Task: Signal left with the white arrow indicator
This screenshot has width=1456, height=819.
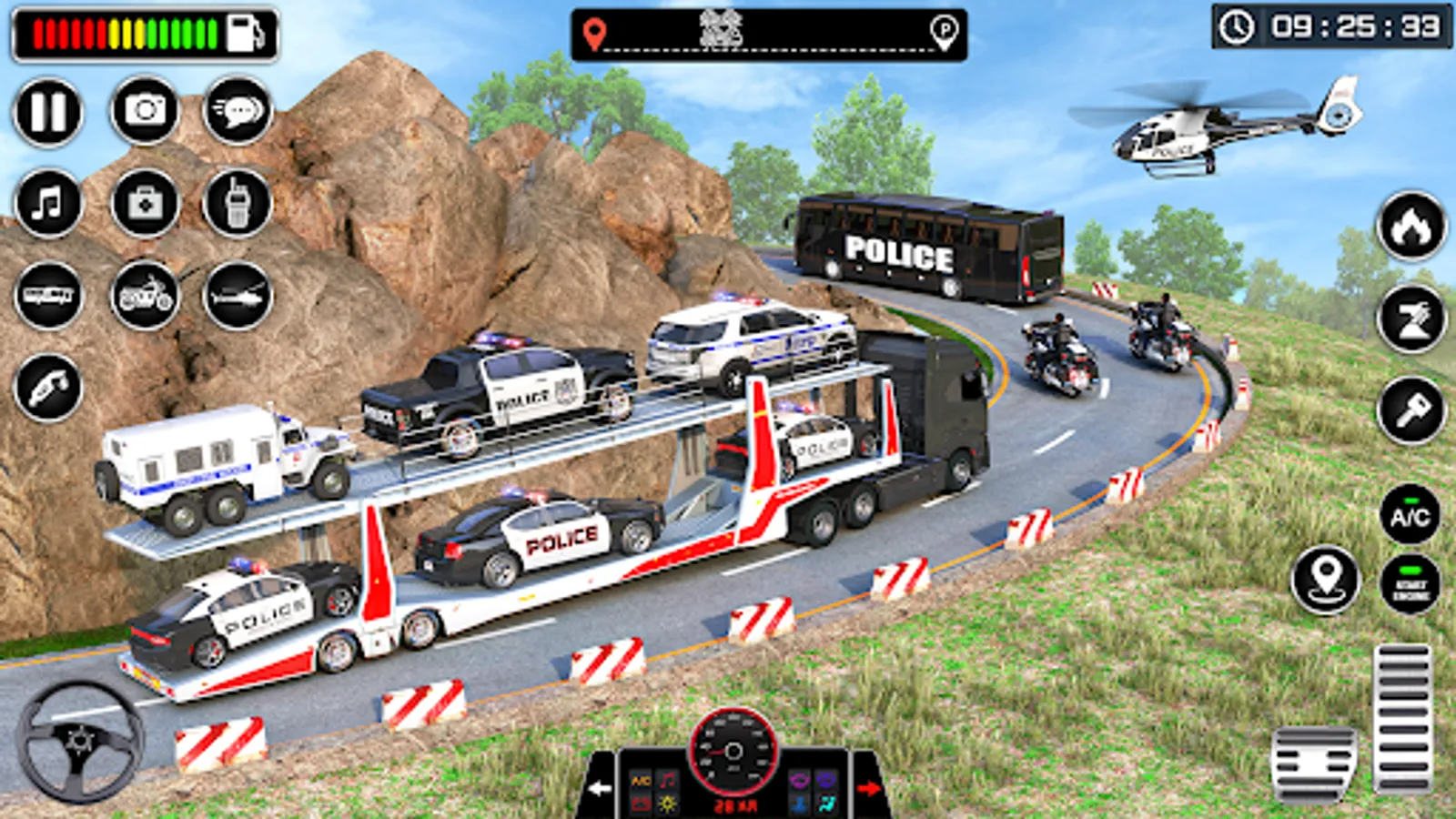Action: [x=600, y=788]
